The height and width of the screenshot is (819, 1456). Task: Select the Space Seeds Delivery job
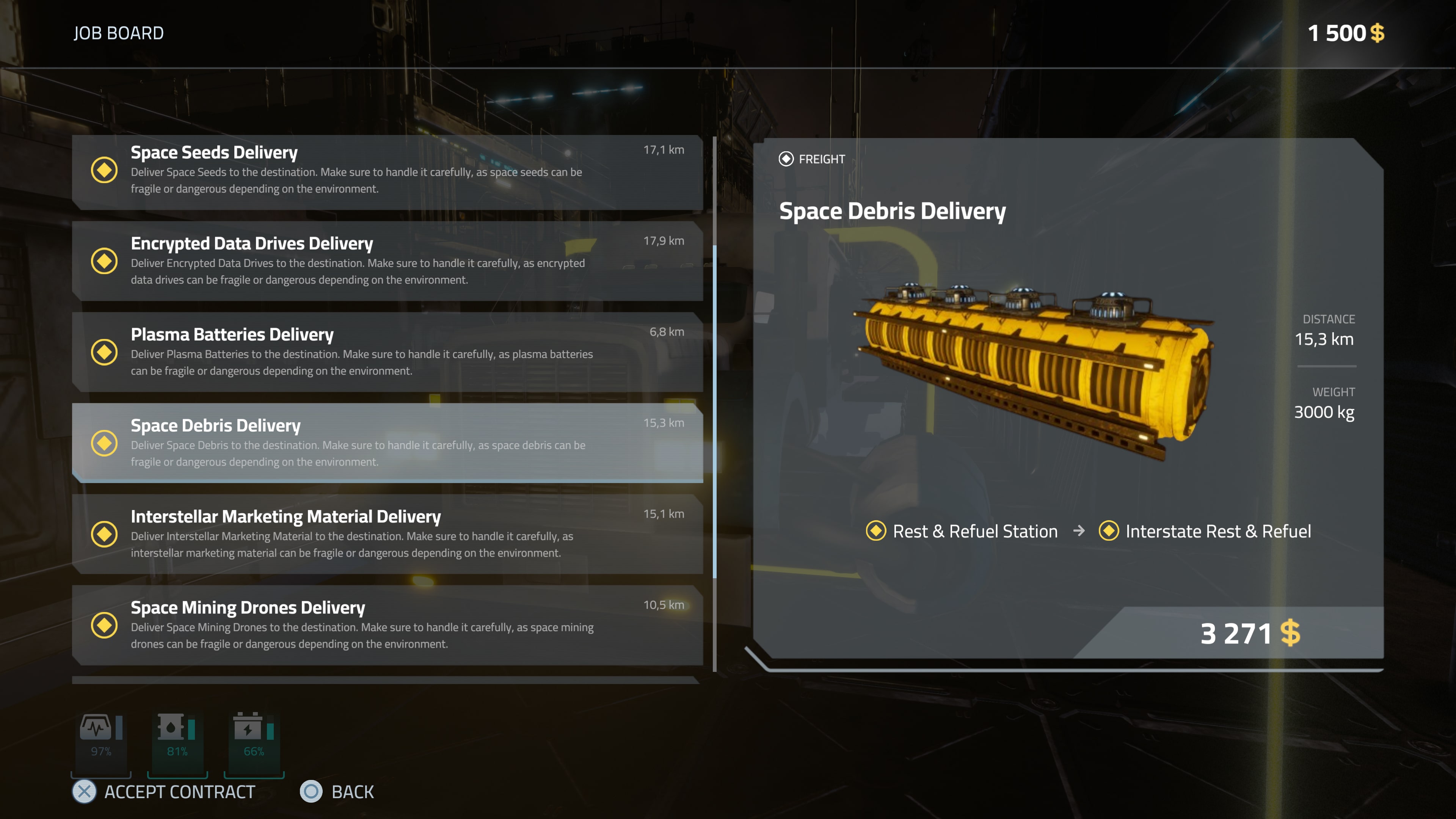[x=387, y=170]
